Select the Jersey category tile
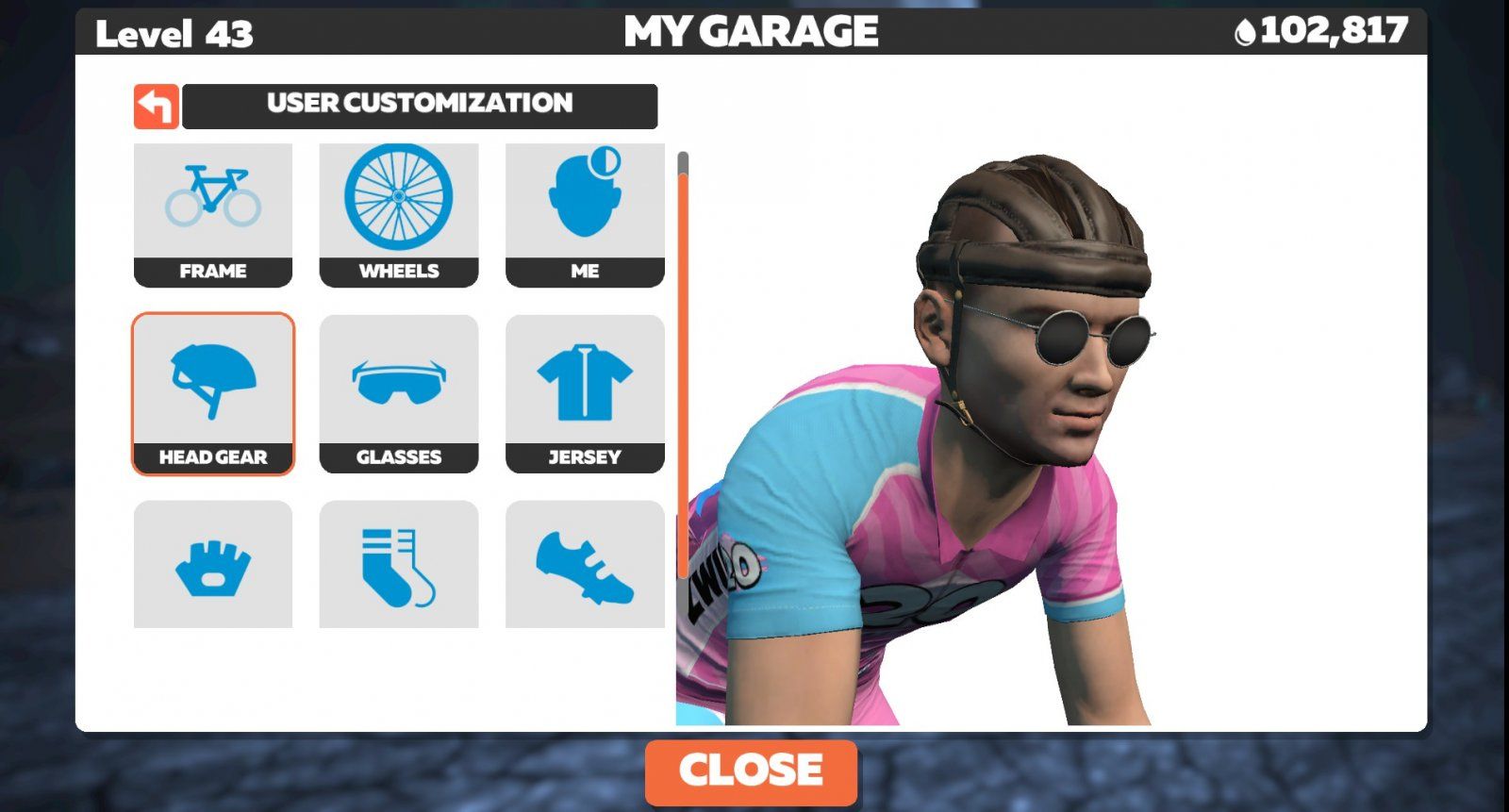Image resolution: width=1509 pixels, height=812 pixels. click(585, 393)
